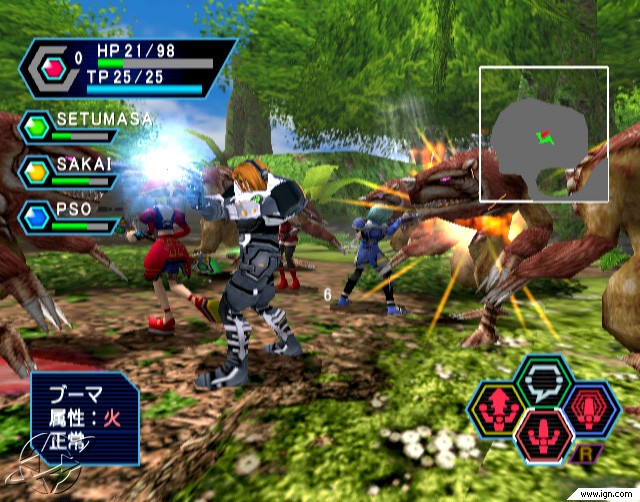This screenshot has height=502, width=640.
Task: Use the yellow-bordered attack action hexagon
Action: click(x=497, y=410)
